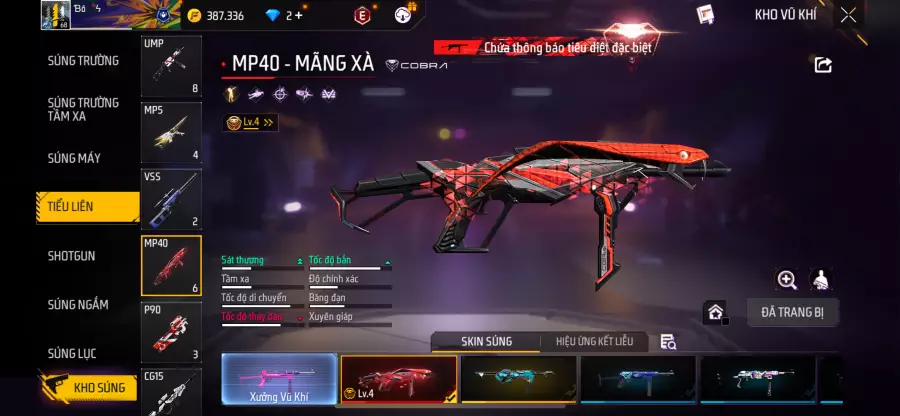Click the Đã Trang Bị button
The height and width of the screenshot is (416, 900).
[x=792, y=312]
